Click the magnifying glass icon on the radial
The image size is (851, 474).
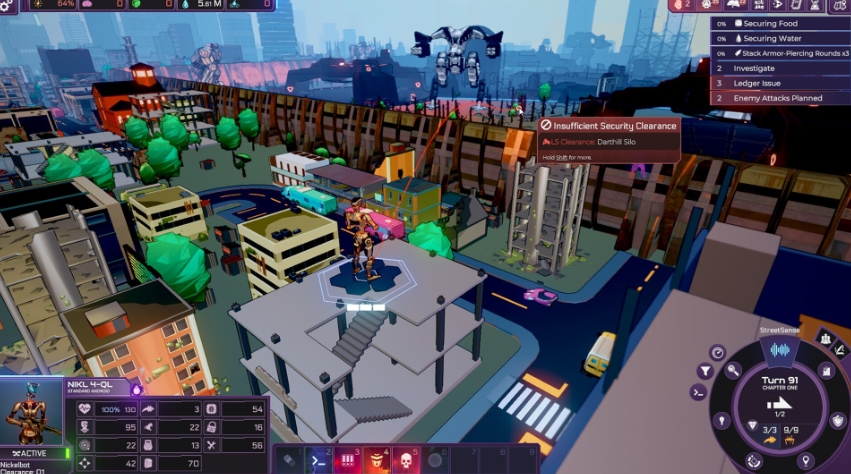[733, 370]
